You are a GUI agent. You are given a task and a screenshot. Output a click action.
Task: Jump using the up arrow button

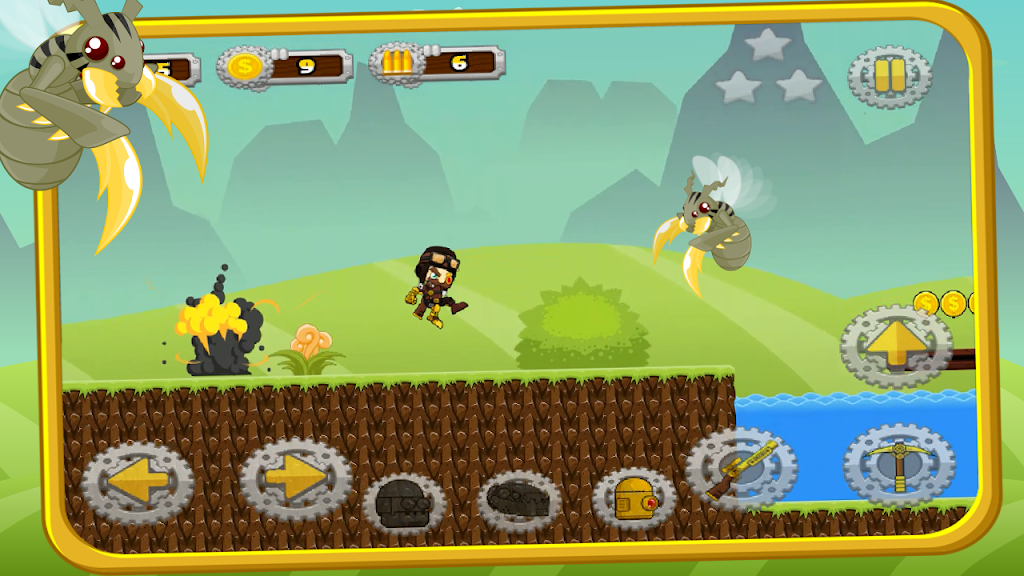pos(895,346)
